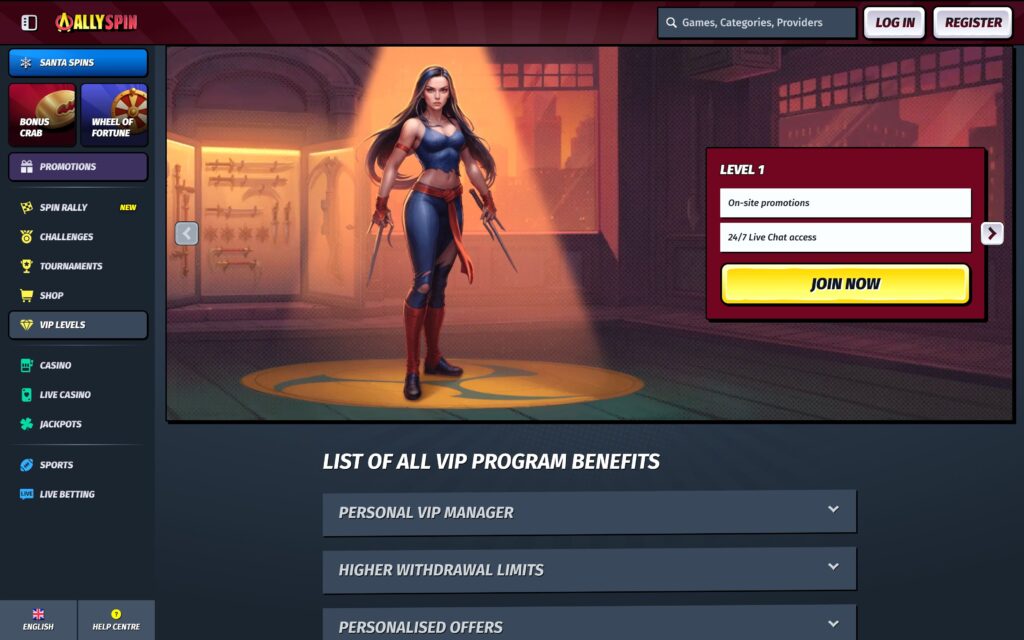
Task: Open the REGISTER form
Action: click(972, 22)
